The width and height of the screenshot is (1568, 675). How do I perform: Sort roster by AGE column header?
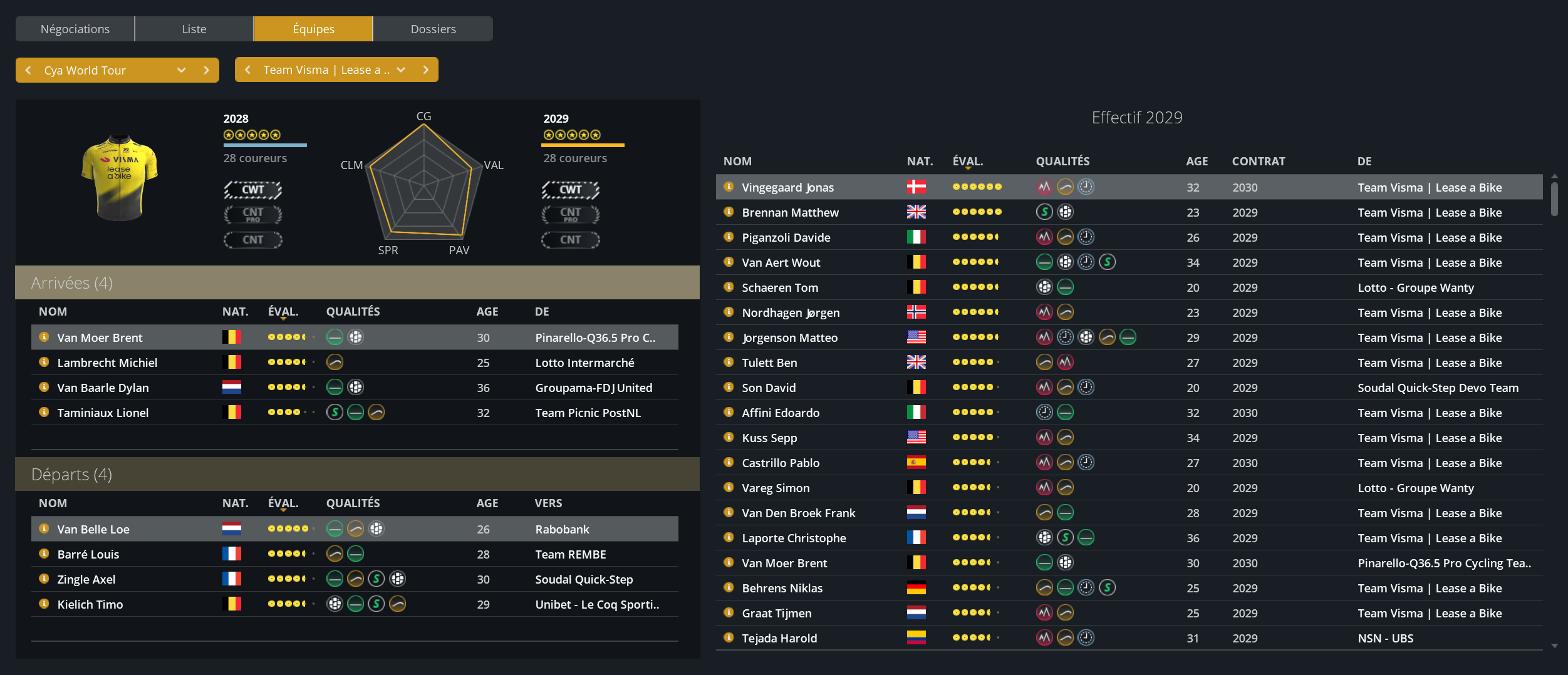click(x=1197, y=161)
